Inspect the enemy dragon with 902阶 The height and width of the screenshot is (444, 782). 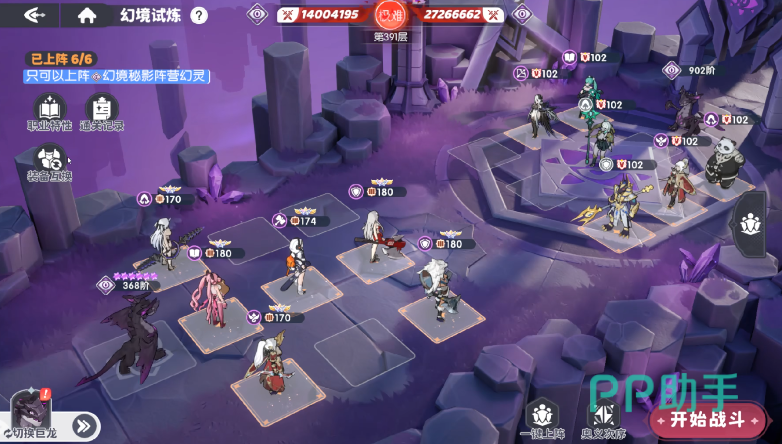[x=683, y=108]
